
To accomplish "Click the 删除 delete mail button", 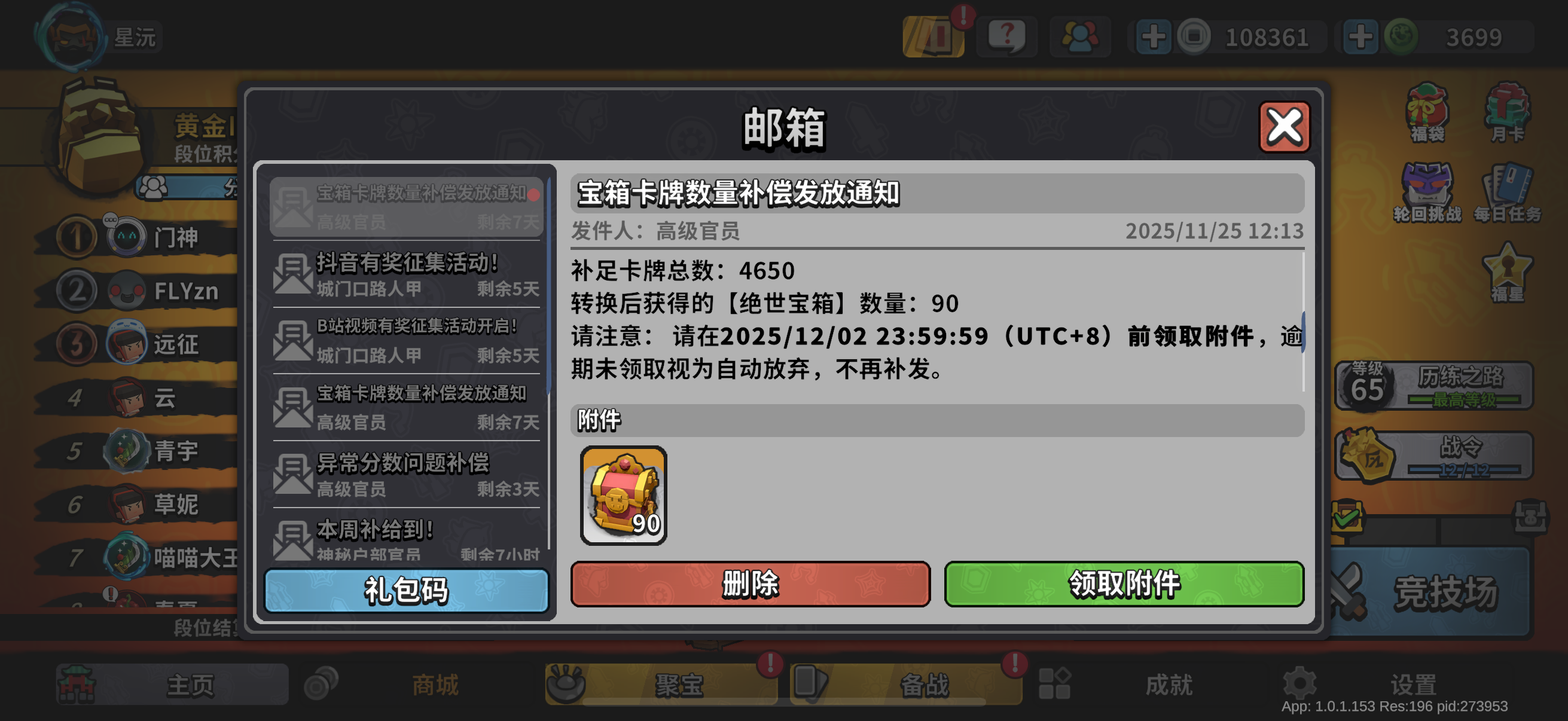I will 750,583.
